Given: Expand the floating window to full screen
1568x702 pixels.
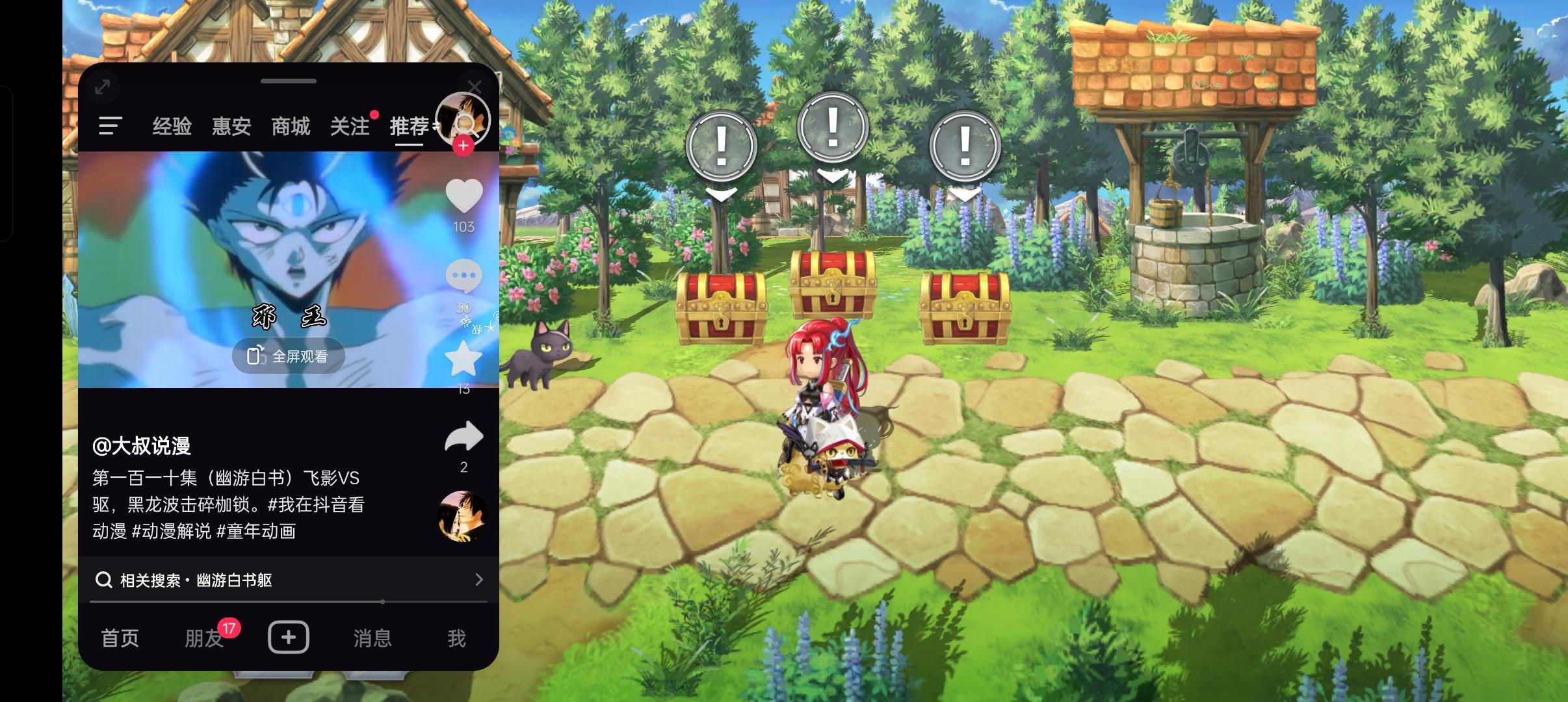Looking at the screenshot, I should [102, 86].
